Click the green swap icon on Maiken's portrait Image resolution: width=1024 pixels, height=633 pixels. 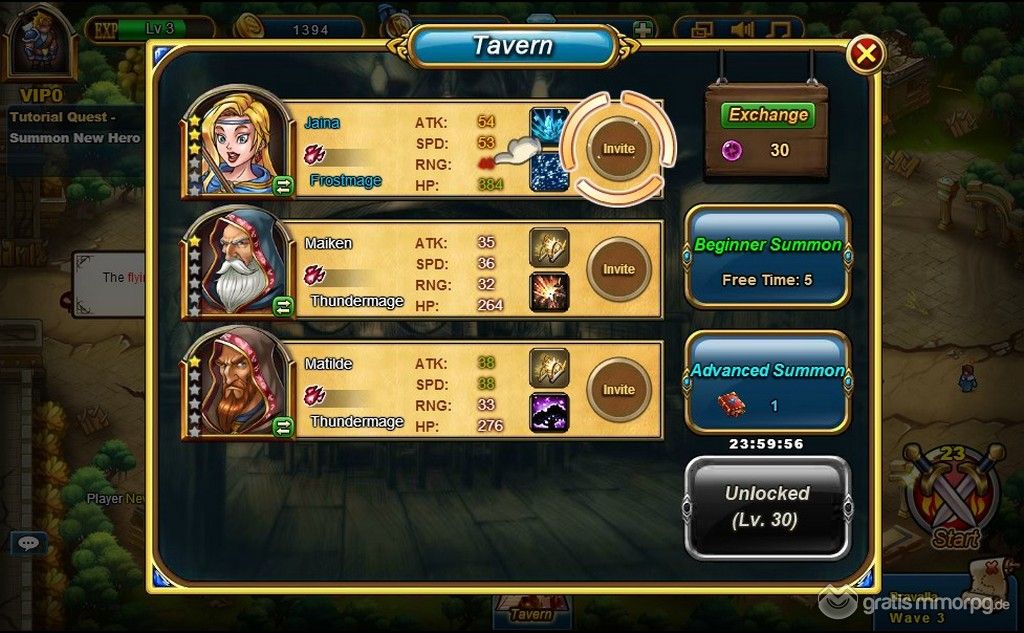pyautogui.click(x=283, y=307)
